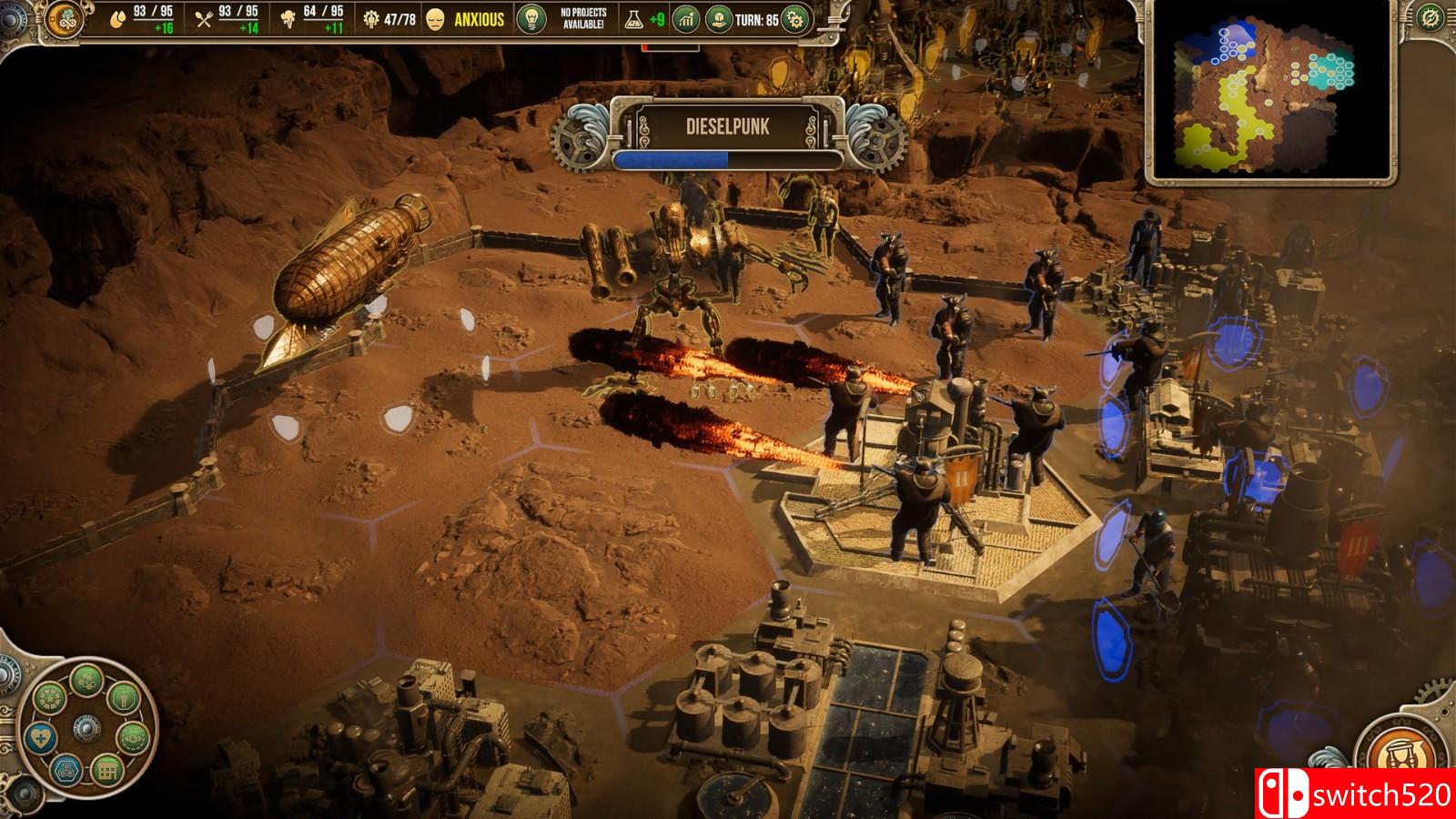Viewport: 1456px width, 819px height.
Task: Select the anxious face mood indicator
Action: [x=438, y=18]
